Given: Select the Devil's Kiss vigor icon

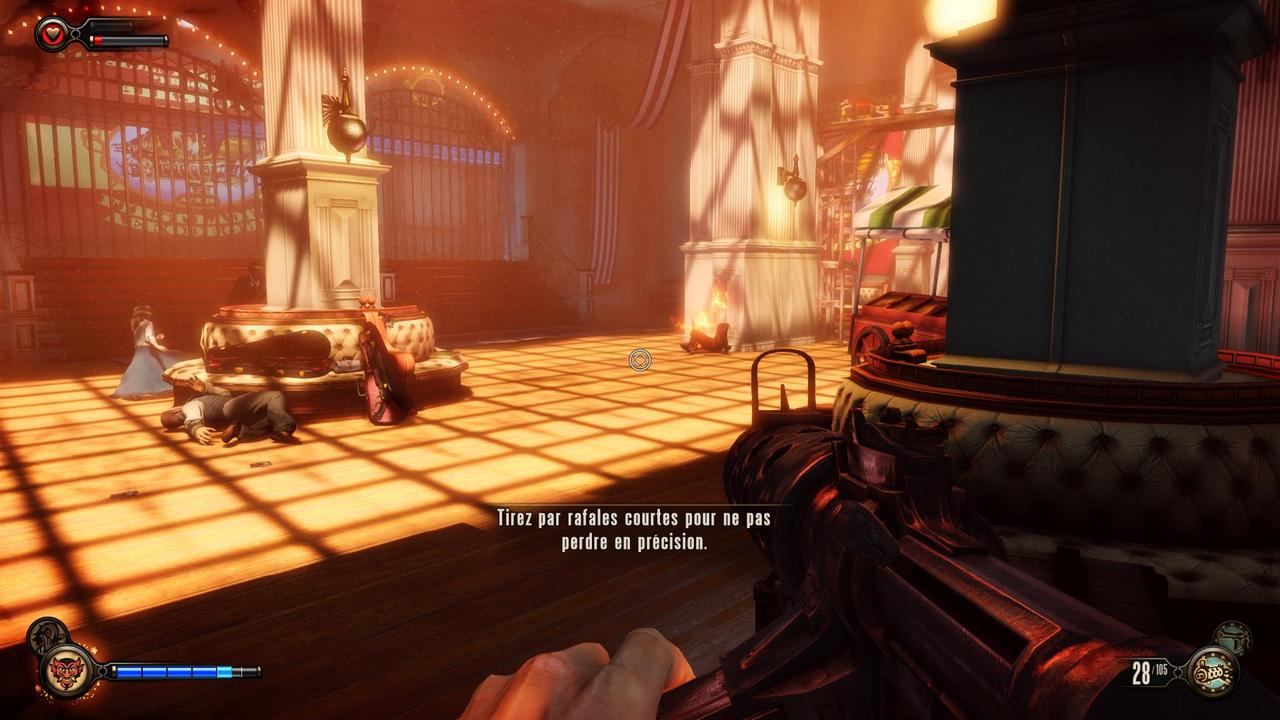Looking at the screenshot, I should pos(66,670).
